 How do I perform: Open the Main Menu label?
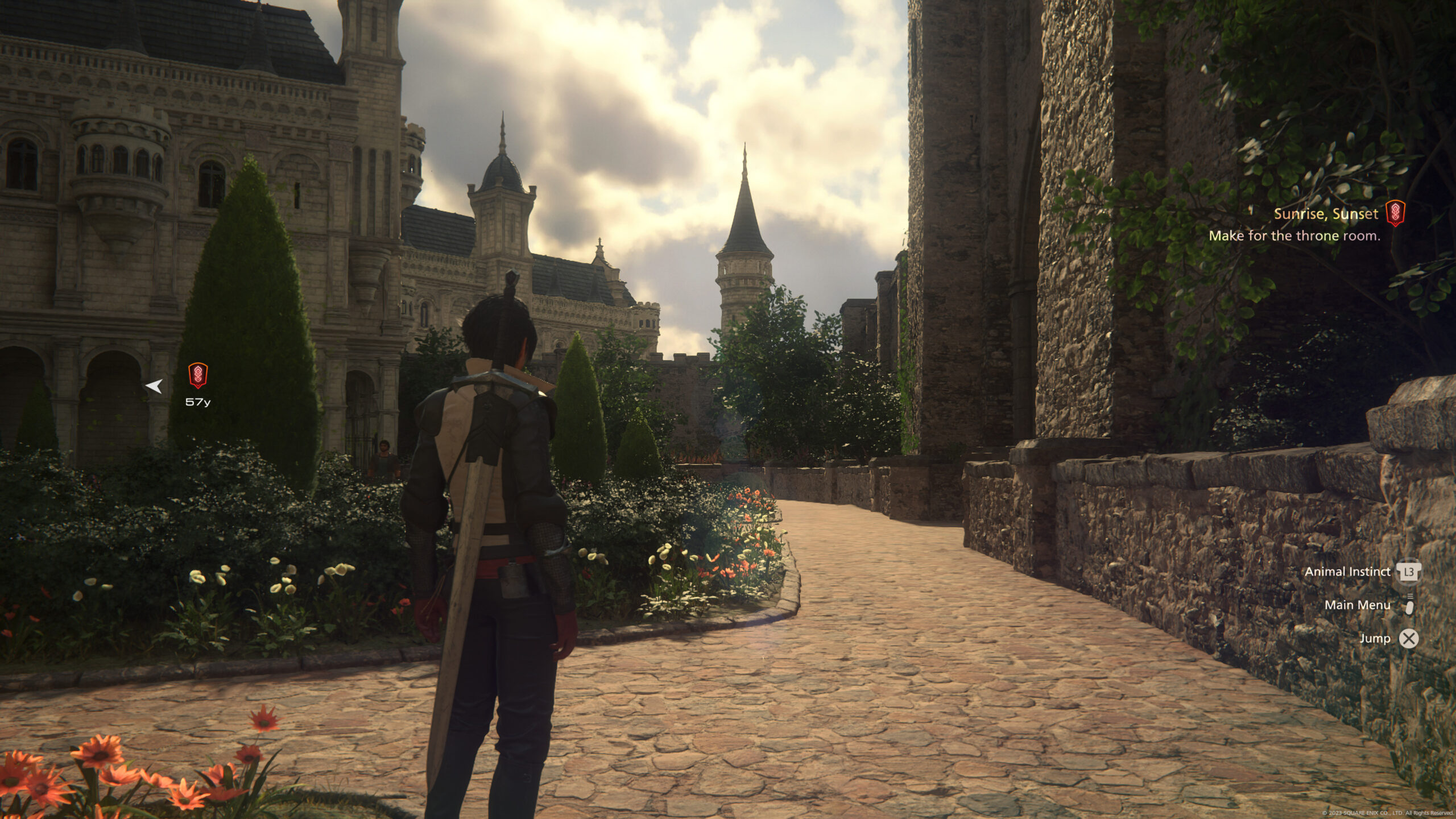(x=1357, y=605)
